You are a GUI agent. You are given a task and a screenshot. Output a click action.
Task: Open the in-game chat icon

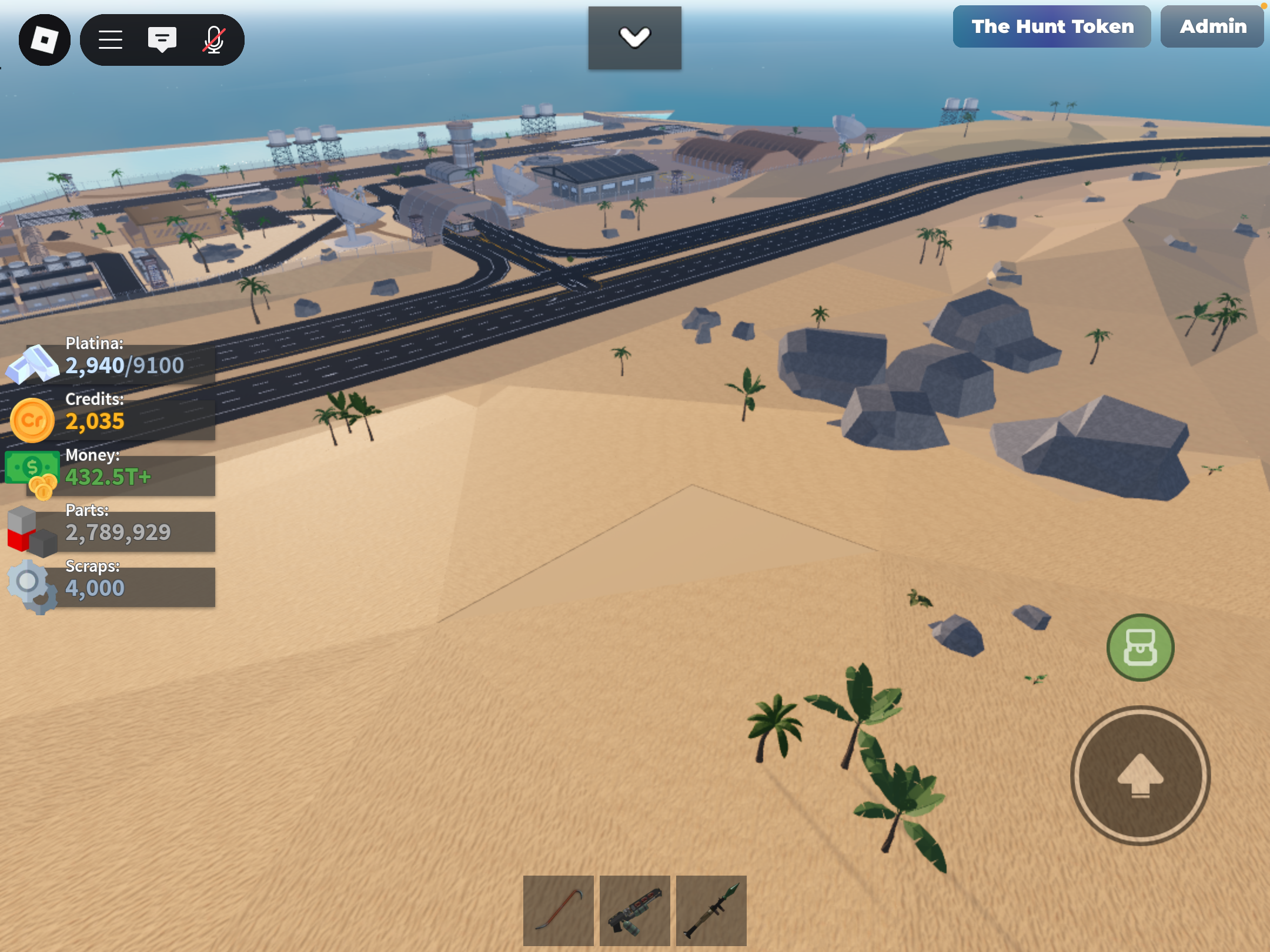click(163, 39)
